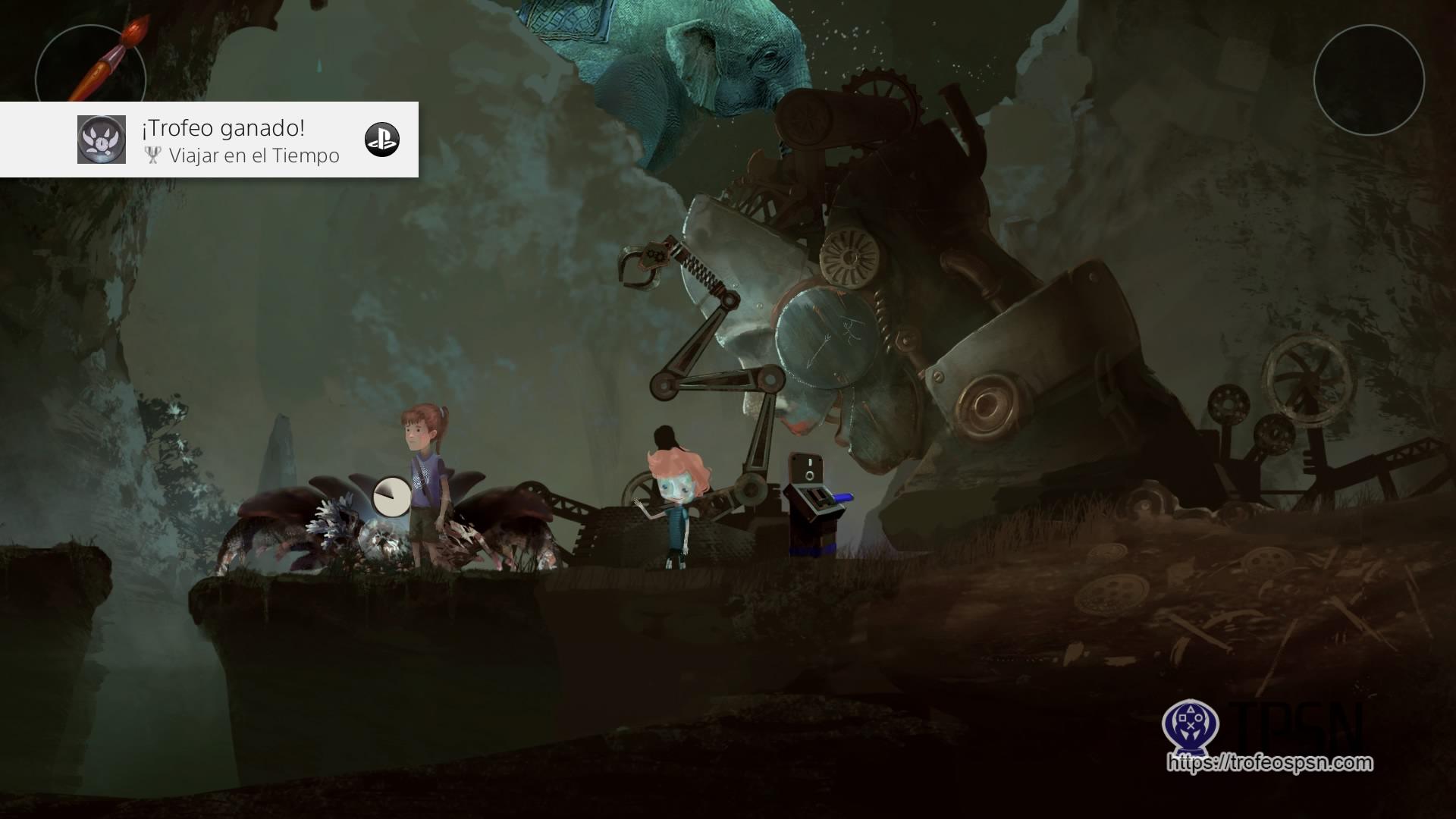Activate the clock icon beside the girl
1456x819 pixels.
[x=391, y=496]
